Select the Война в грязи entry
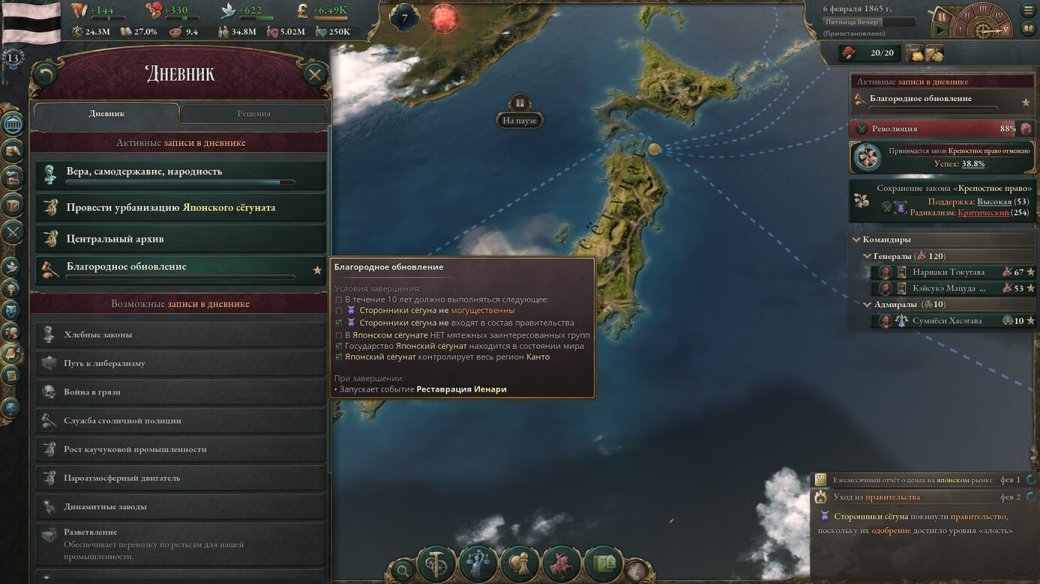Screen dimensions: 1040x584 180,392
